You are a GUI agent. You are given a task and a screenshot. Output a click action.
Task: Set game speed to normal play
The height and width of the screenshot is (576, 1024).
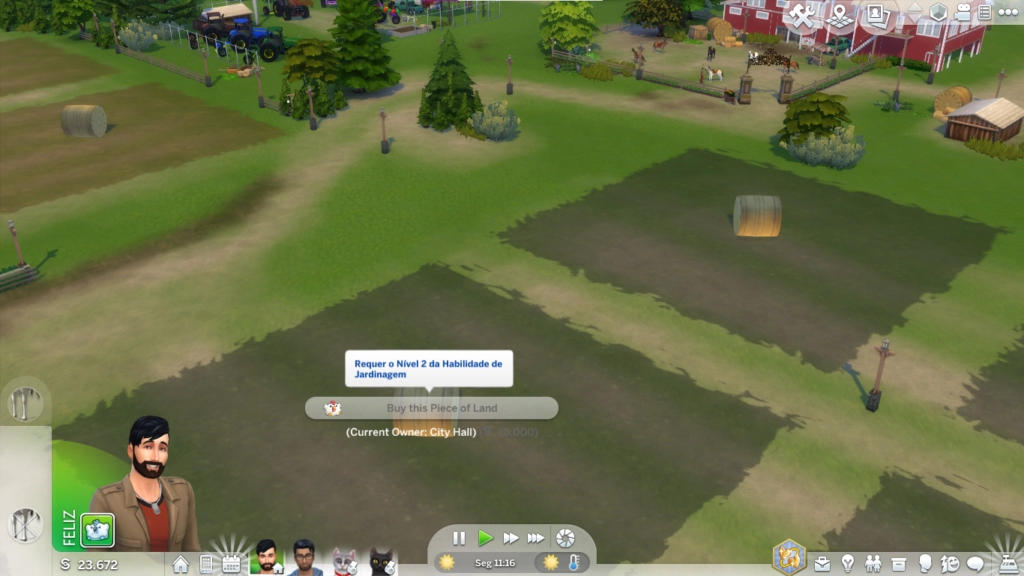click(x=485, y=538)
